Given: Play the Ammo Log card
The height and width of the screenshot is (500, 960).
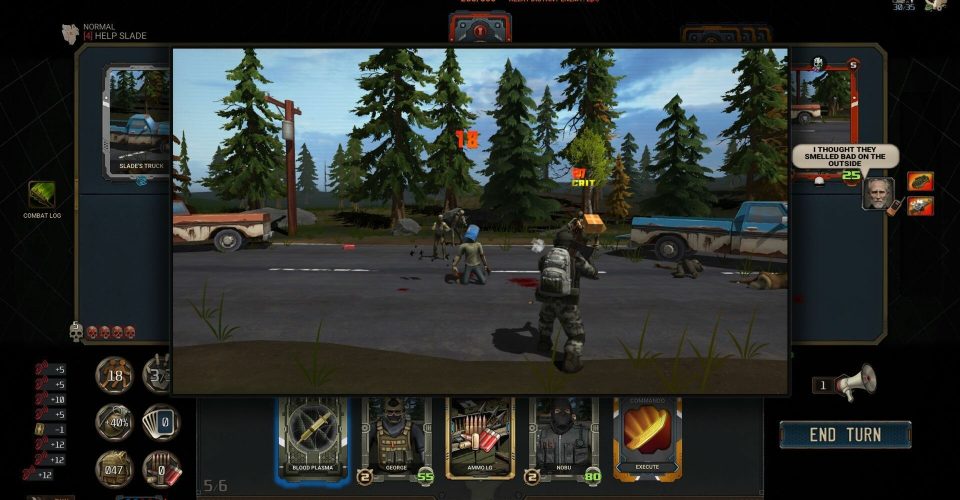Looking at the screenshot, I should [480, 435].
